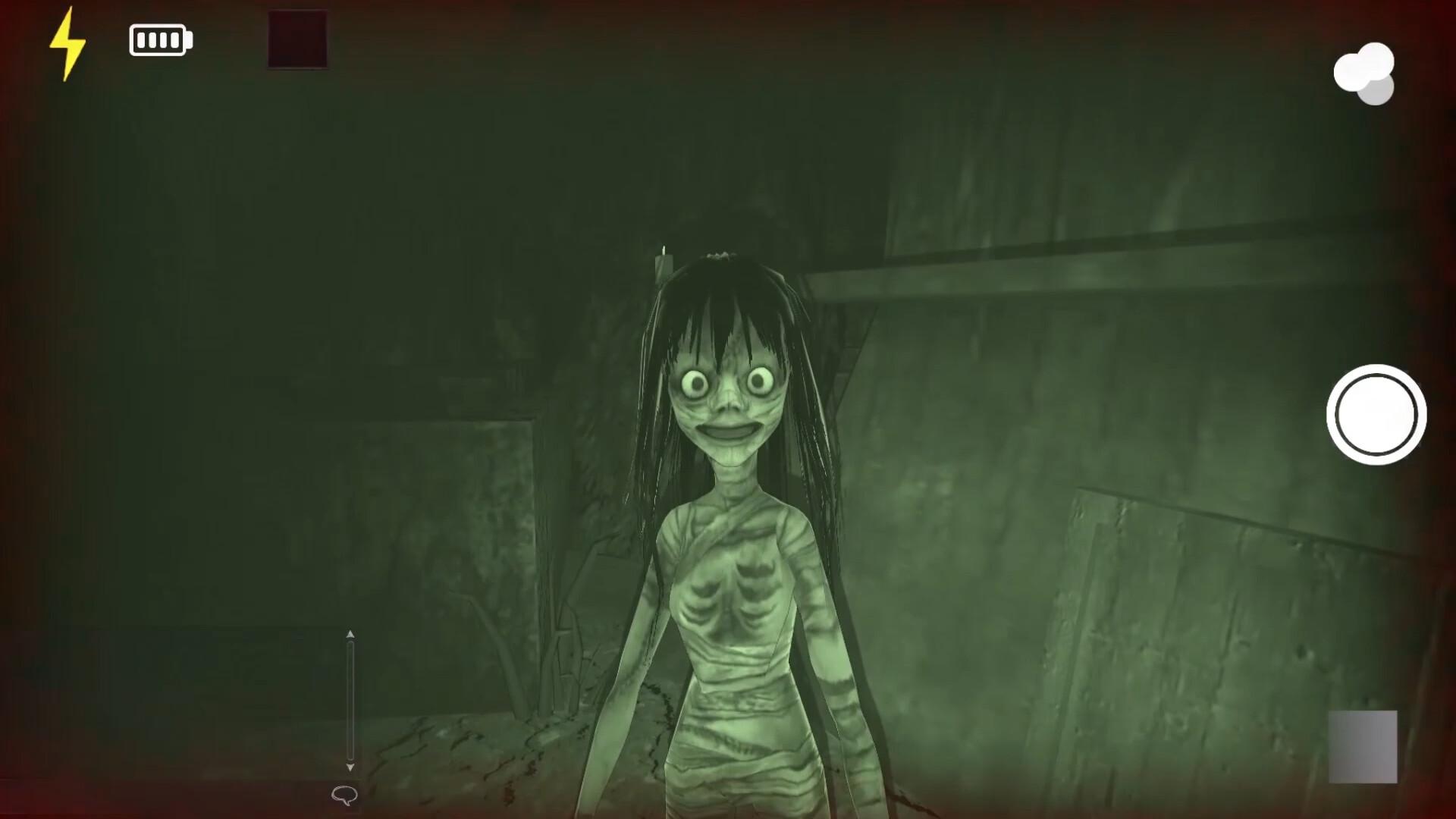Click the battery icon to check charge
The height and width of the screenshot is (819, 1456).
159,39
